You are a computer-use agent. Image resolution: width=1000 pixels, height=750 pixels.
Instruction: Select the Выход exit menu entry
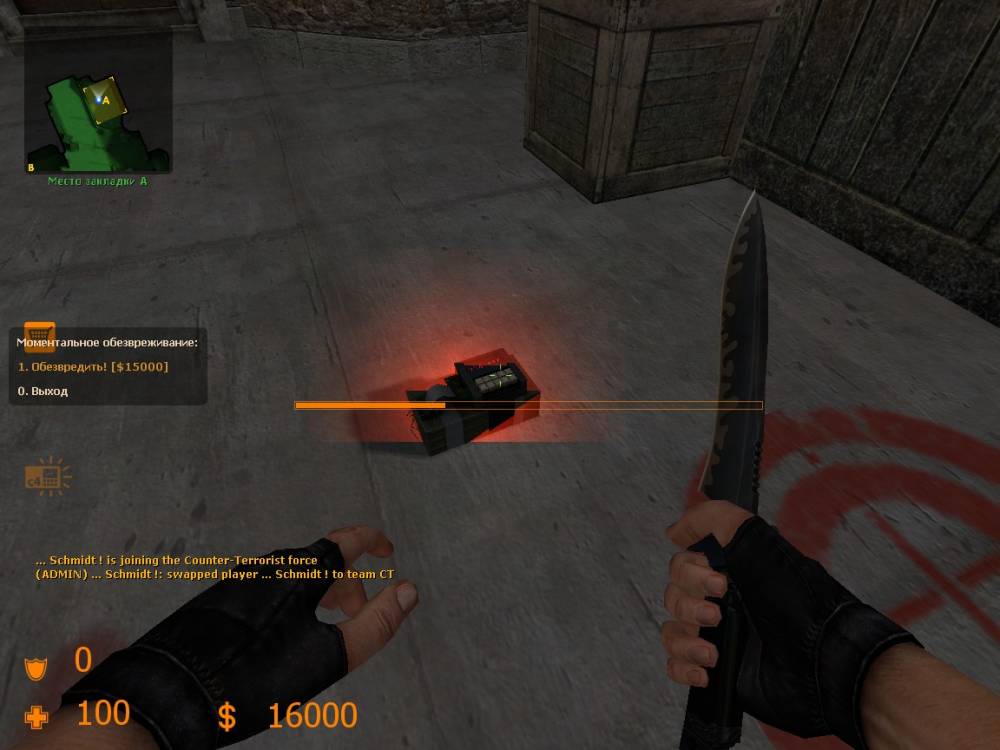(43, 391)
